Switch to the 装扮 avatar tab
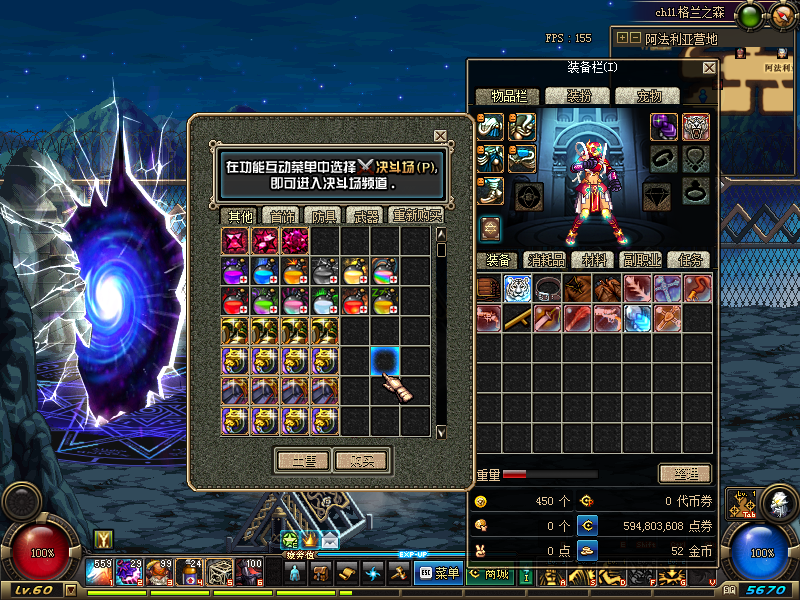The height and width of the screenshot is (600, 800). 580,96
